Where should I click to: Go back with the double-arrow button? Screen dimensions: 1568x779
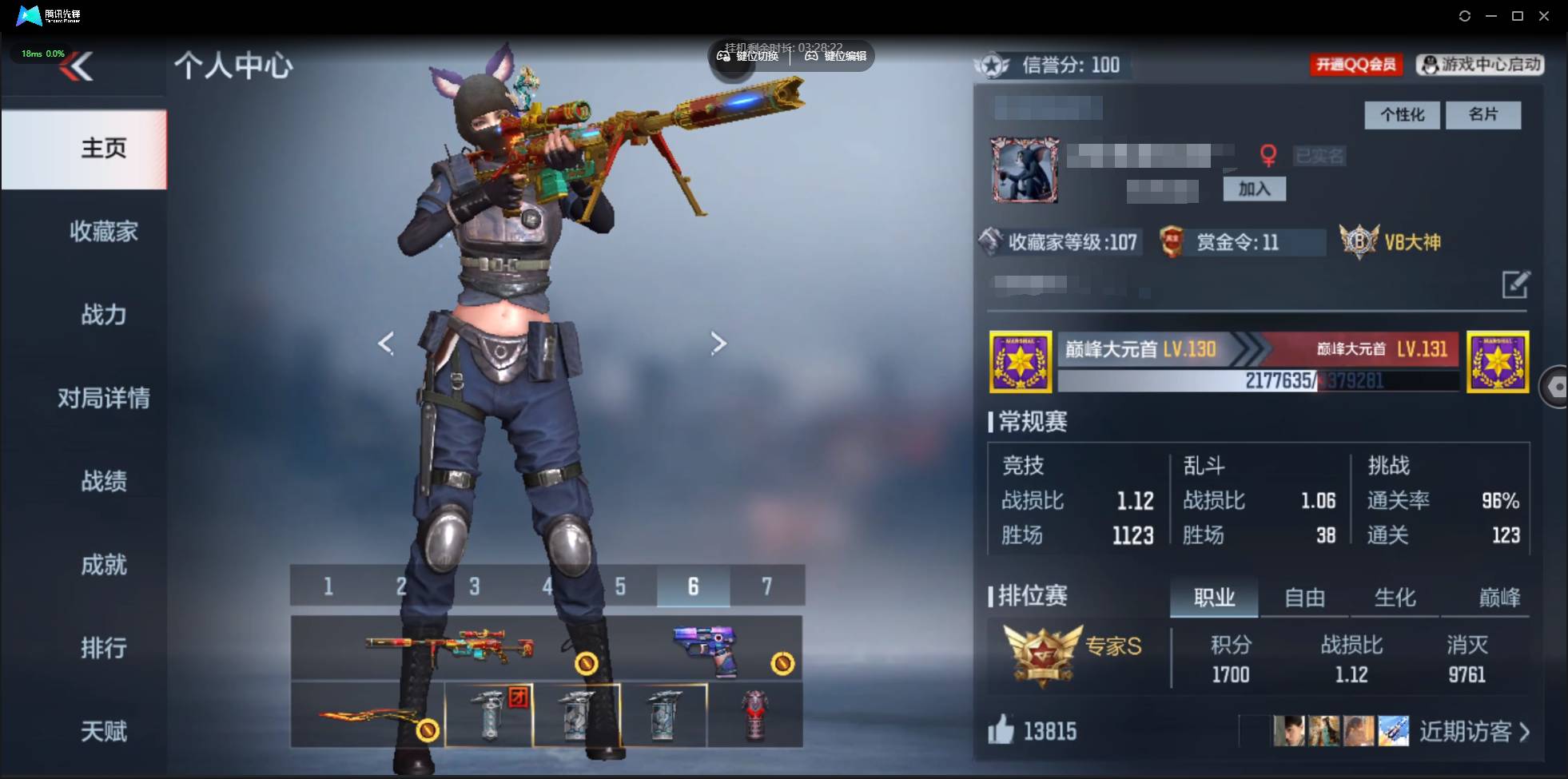[x=77, y=67]
